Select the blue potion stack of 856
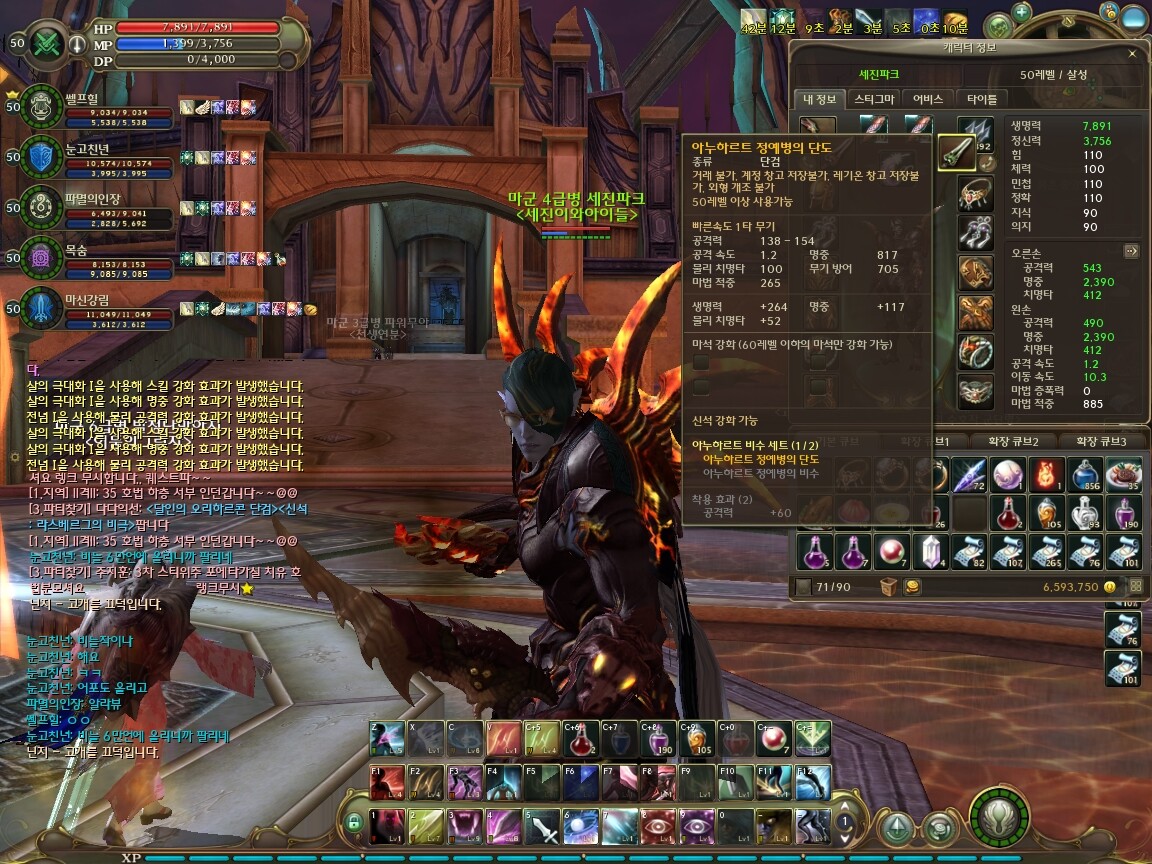 tap(1084, 476)
